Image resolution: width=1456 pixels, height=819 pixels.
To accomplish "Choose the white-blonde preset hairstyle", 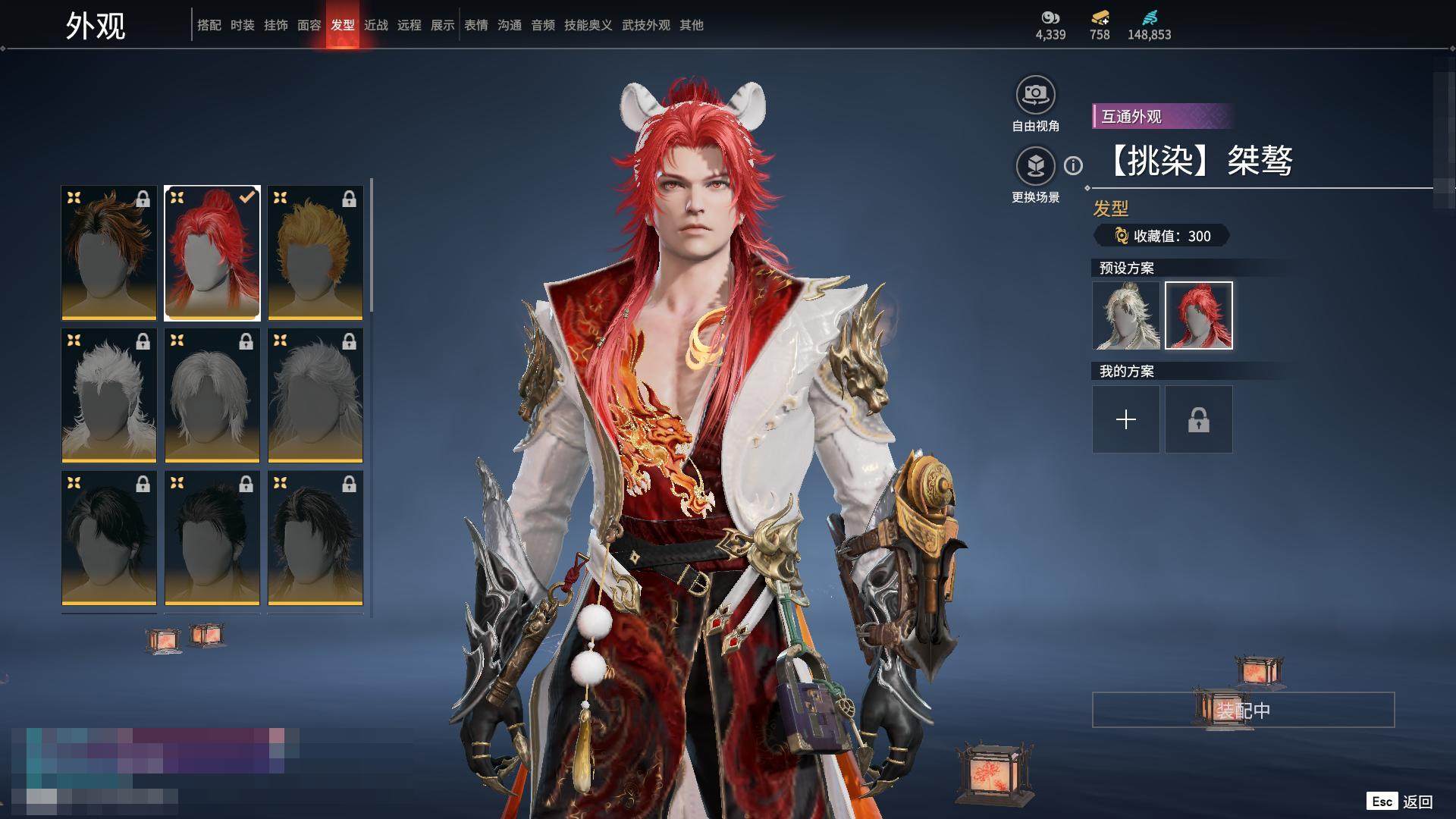I will [1125, 315].
